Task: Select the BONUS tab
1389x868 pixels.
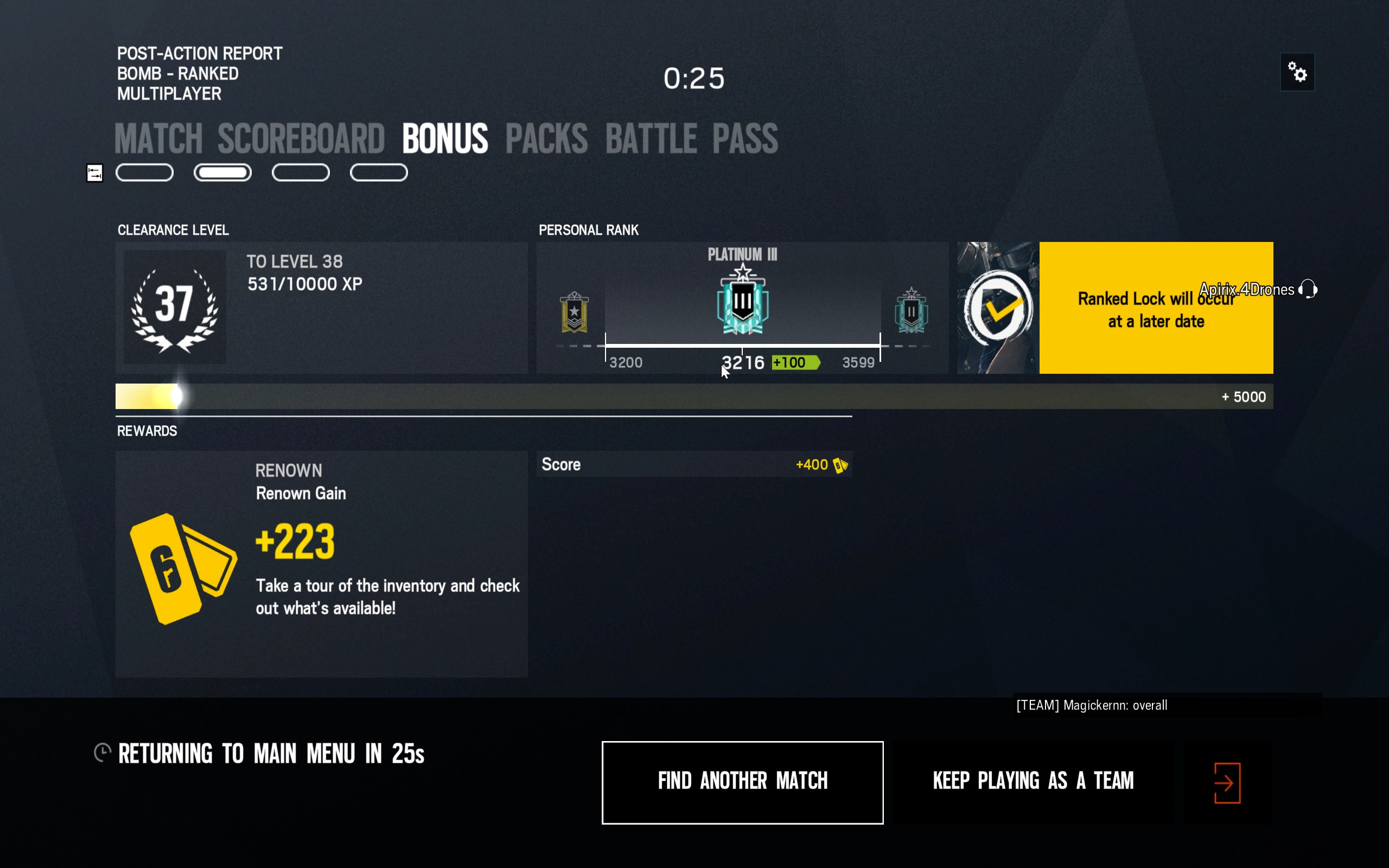Action: pyautogui.click(x=445, y=138)
